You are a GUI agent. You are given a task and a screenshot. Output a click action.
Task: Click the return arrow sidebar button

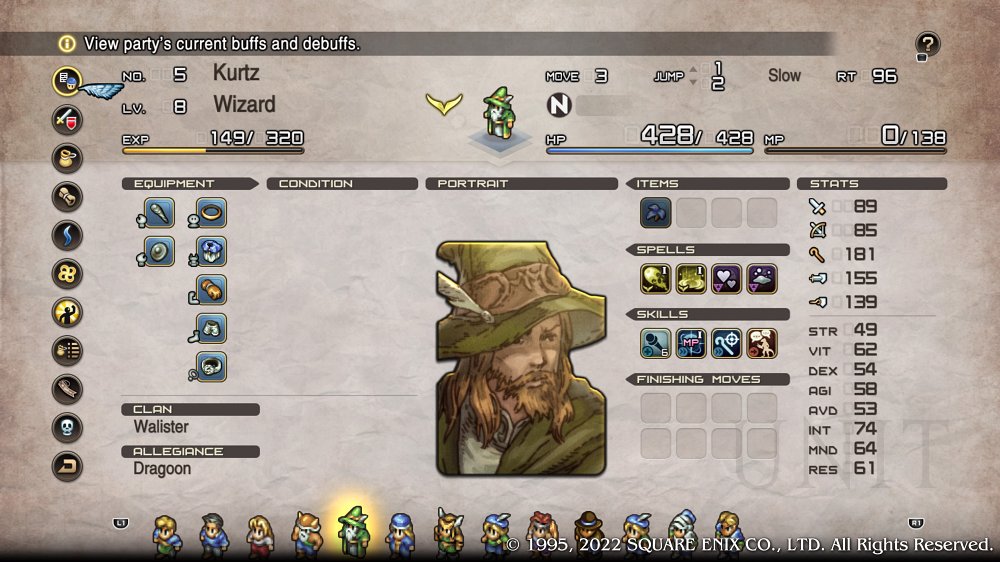[x=67, y=466]
